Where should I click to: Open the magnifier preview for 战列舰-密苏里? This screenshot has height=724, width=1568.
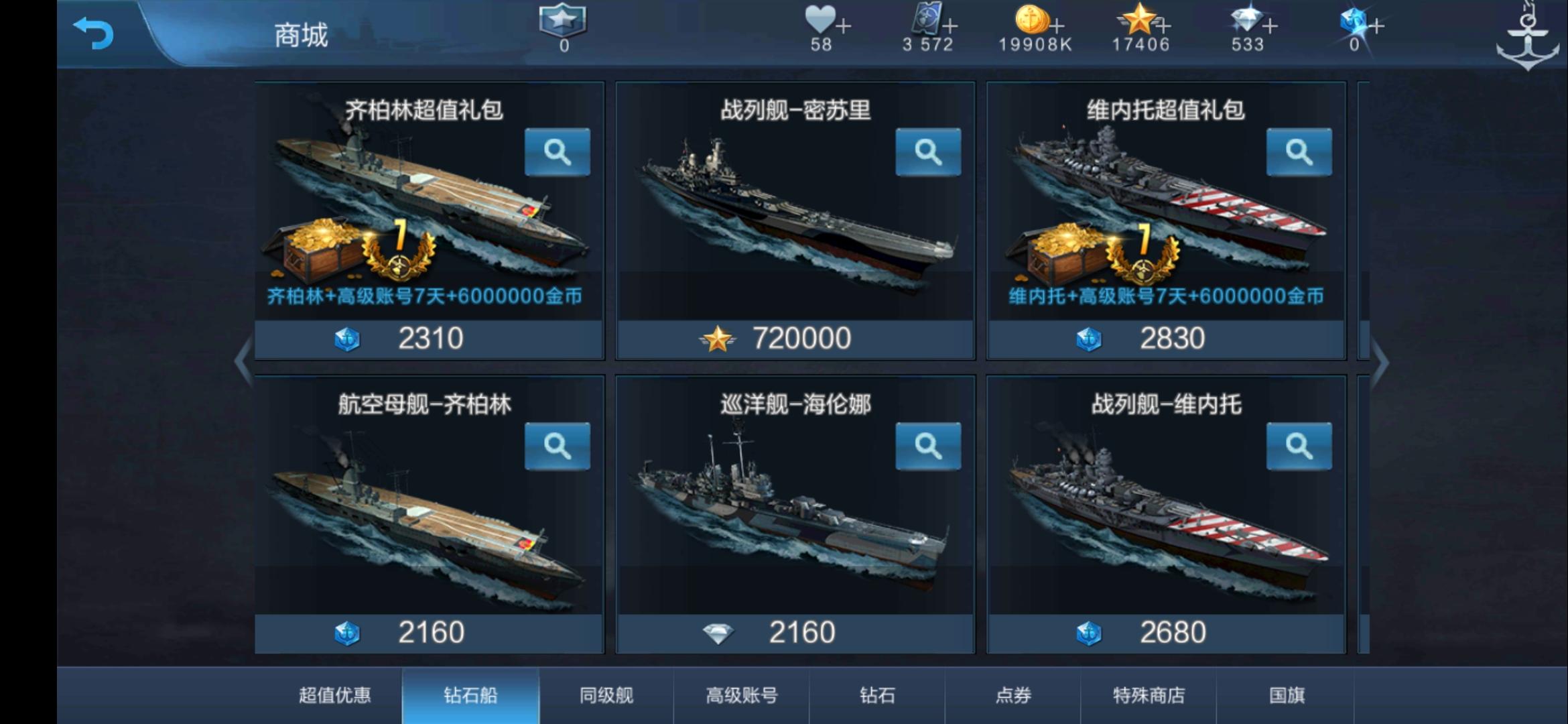point(928,153)
